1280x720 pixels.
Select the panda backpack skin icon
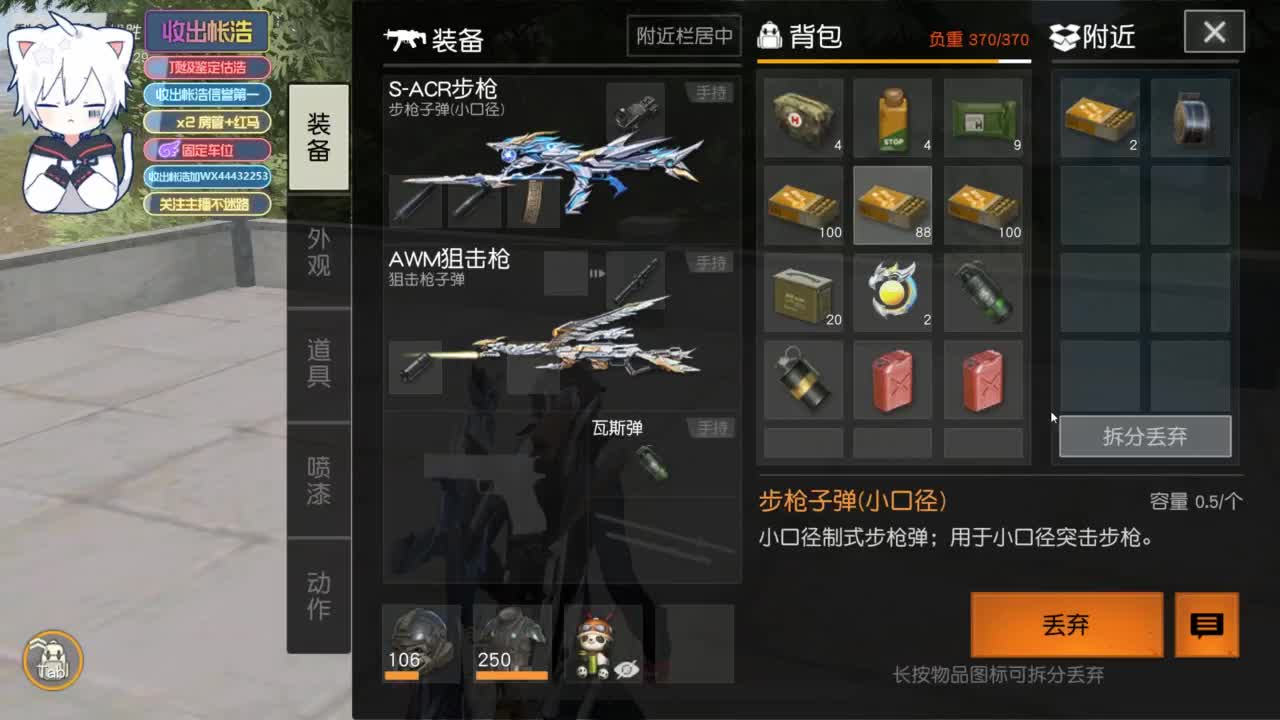(595, 645)
